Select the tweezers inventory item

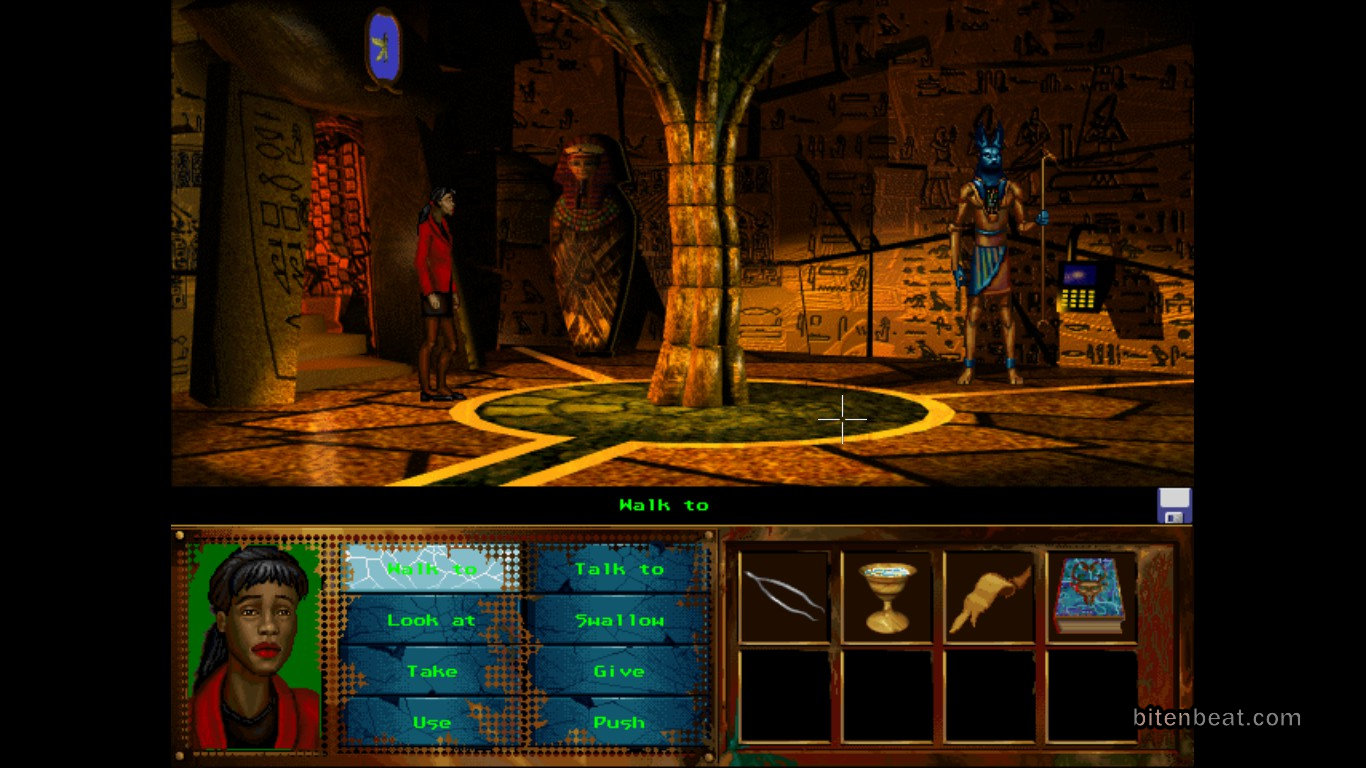tap(785, 596)
